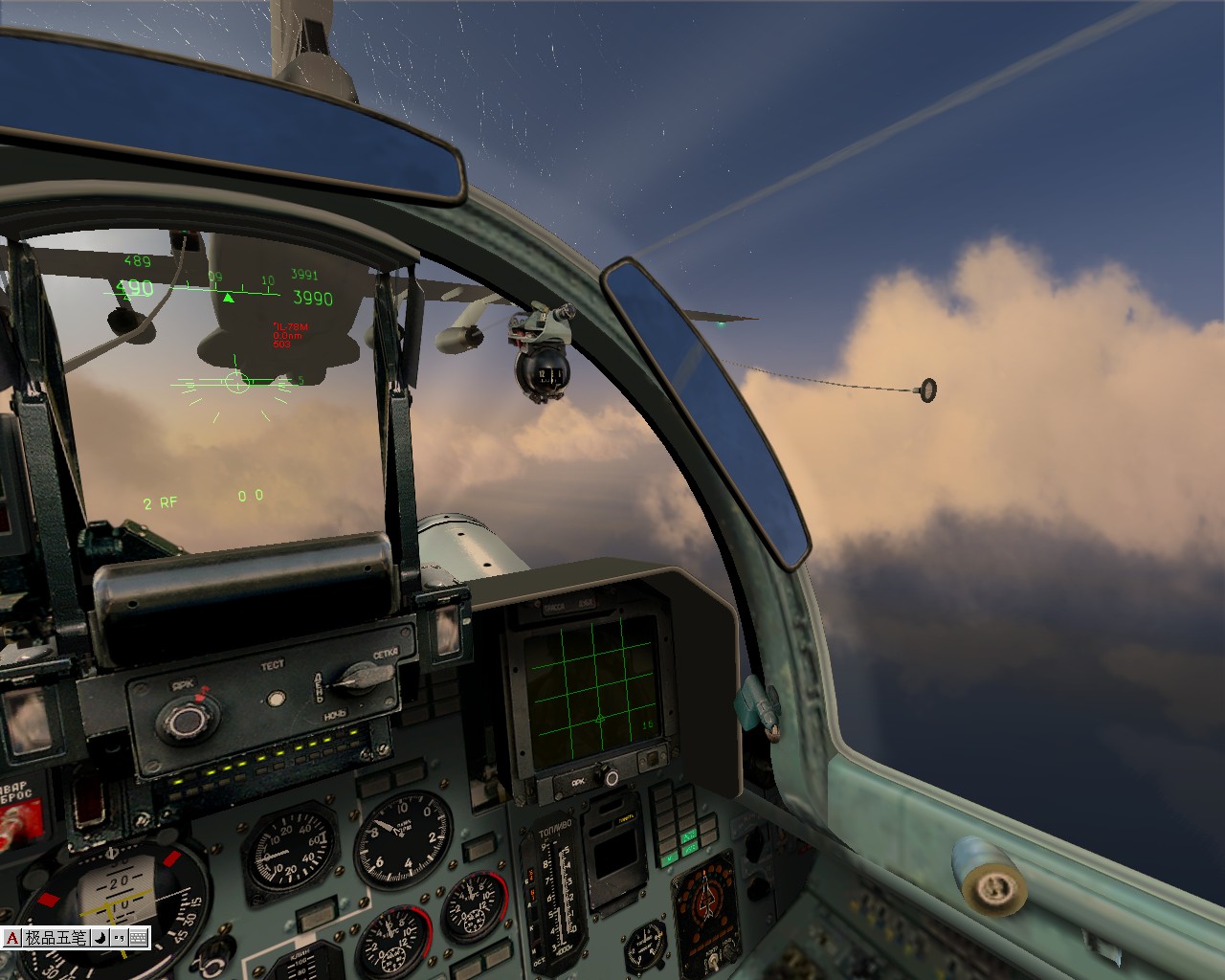Click the 极品五笔 input method name
The width and height of the screenshot is (1225, 980).
click(56, 938)
